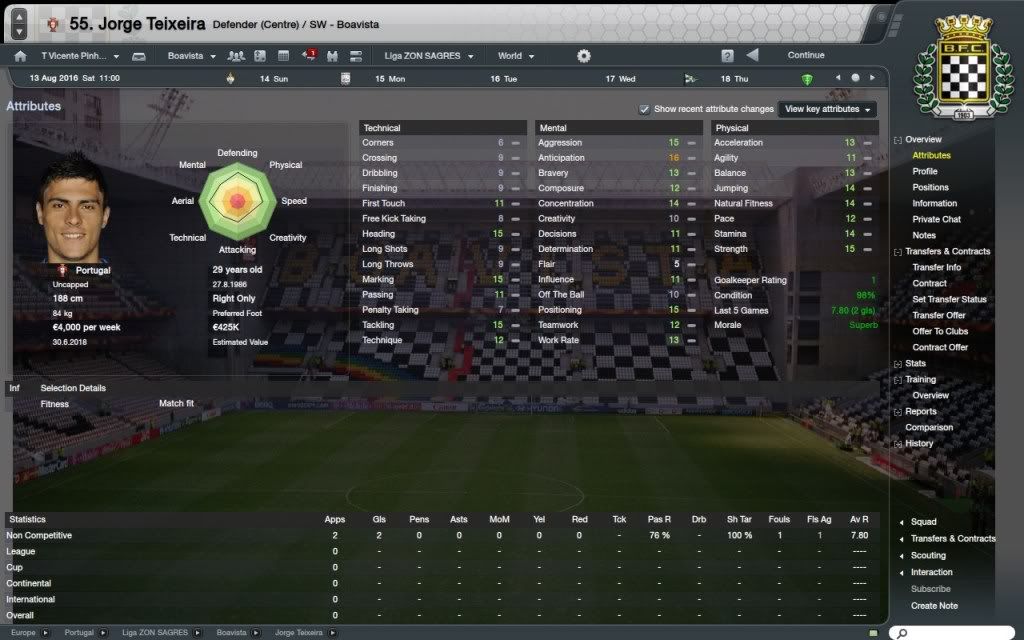Open the Squad shortcut
1024x640 pixels.
923,522
